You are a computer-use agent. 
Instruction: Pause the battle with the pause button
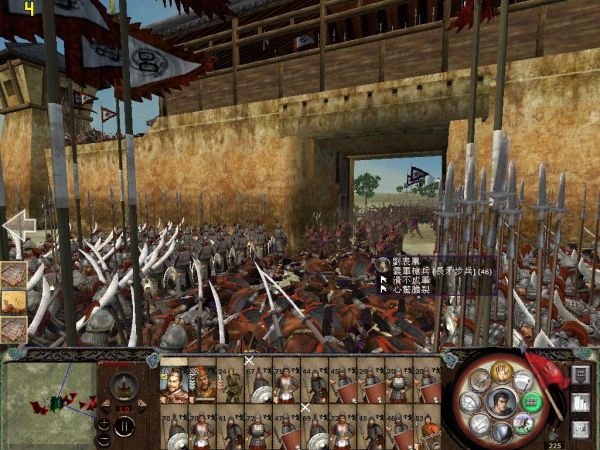click(x=125, y=426)
